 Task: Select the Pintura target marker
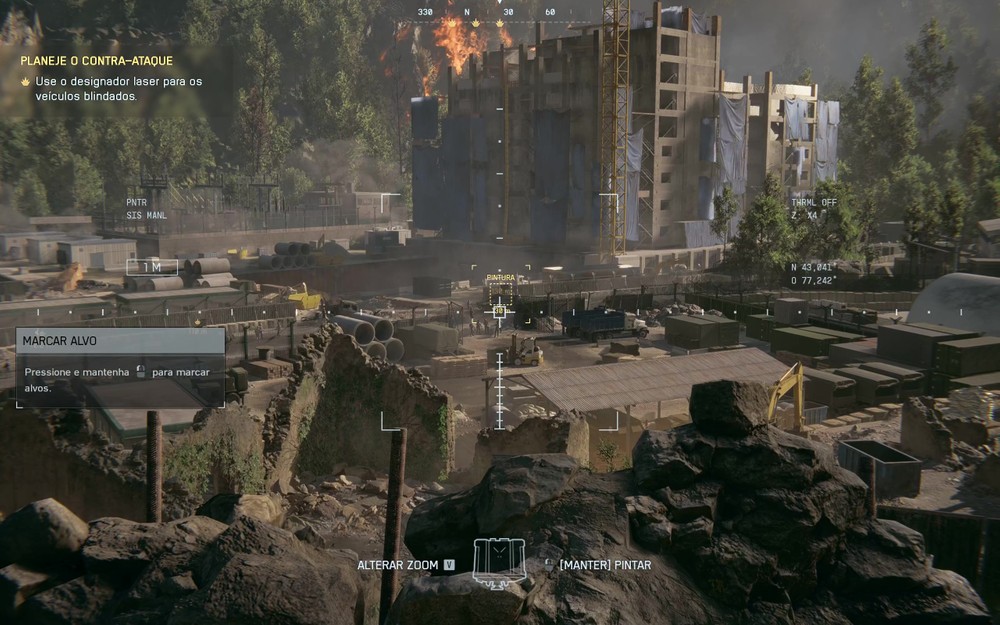point(501,294)
